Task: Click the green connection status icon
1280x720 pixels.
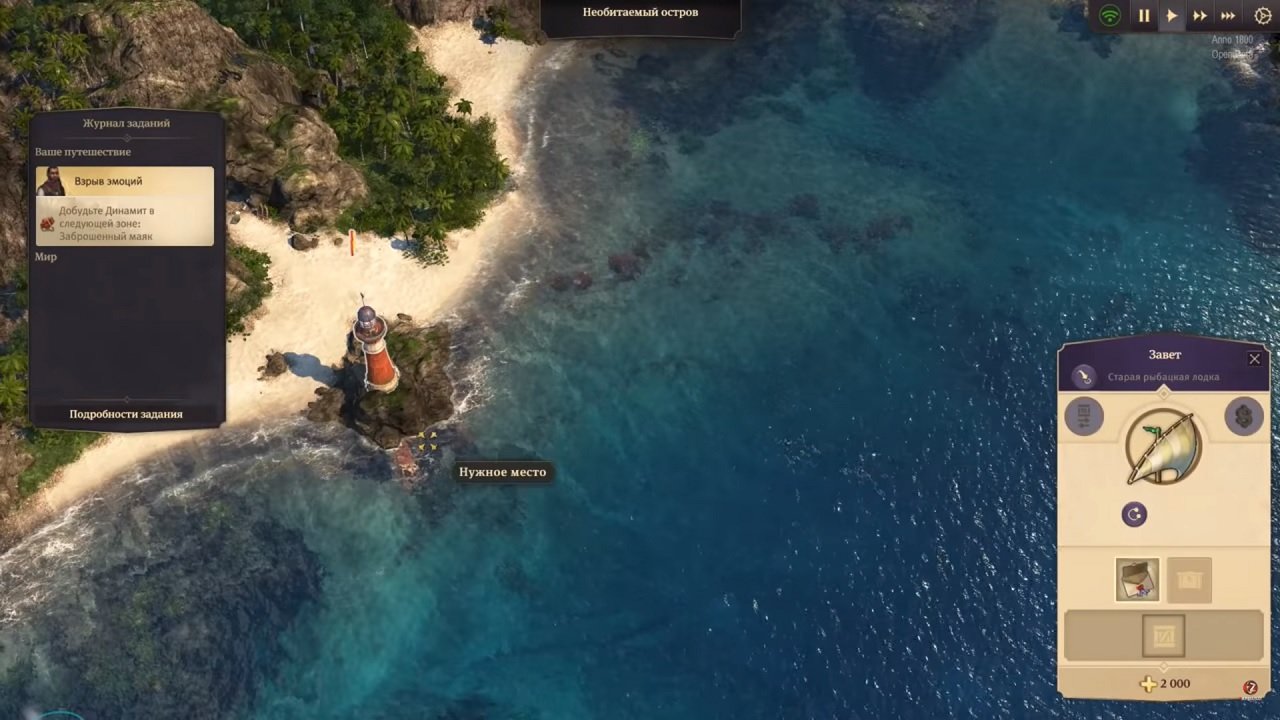Action: [1109, 15]
